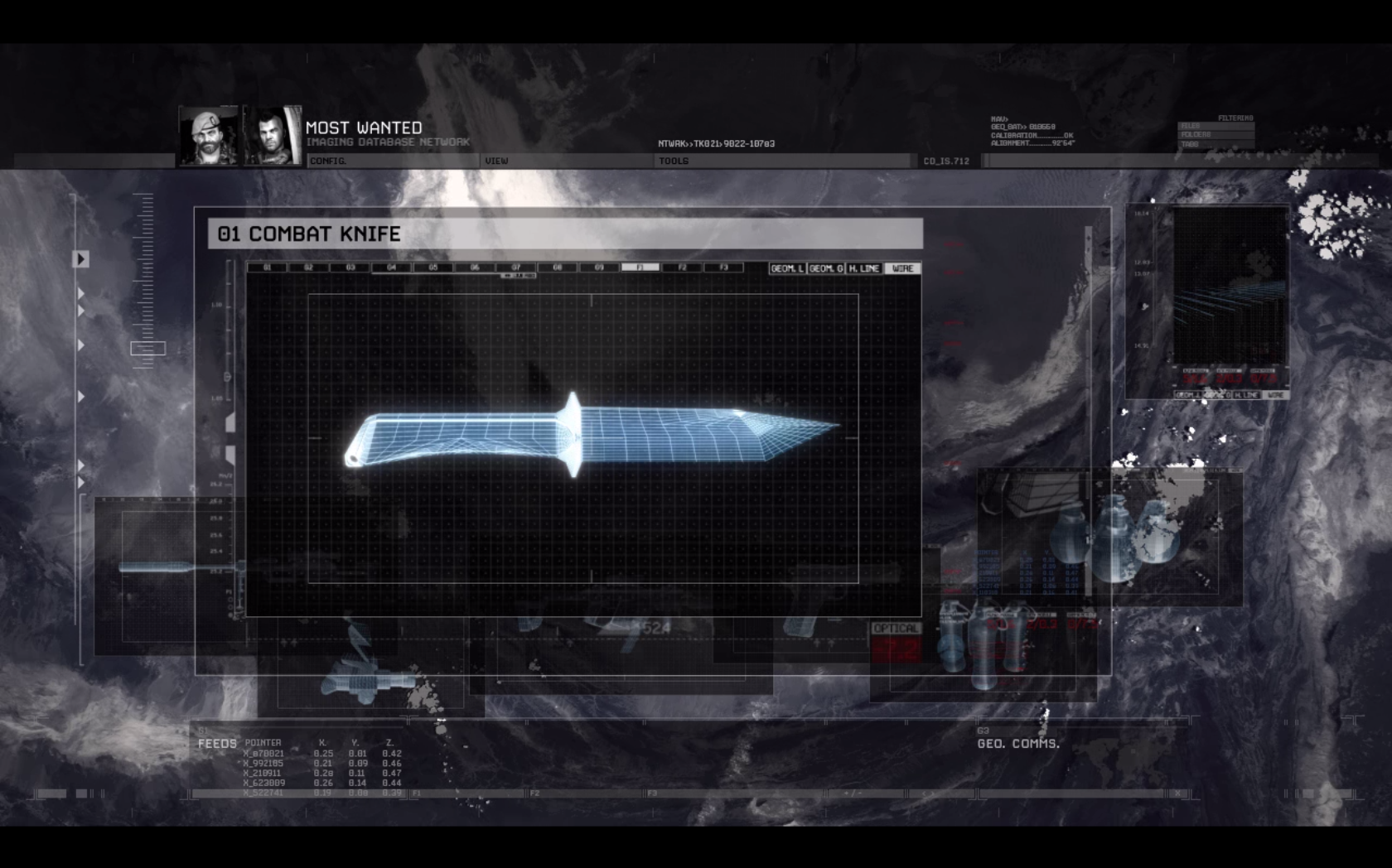Click the GEO. COMMS label

pyautogui.click(x=1018, y=744)
